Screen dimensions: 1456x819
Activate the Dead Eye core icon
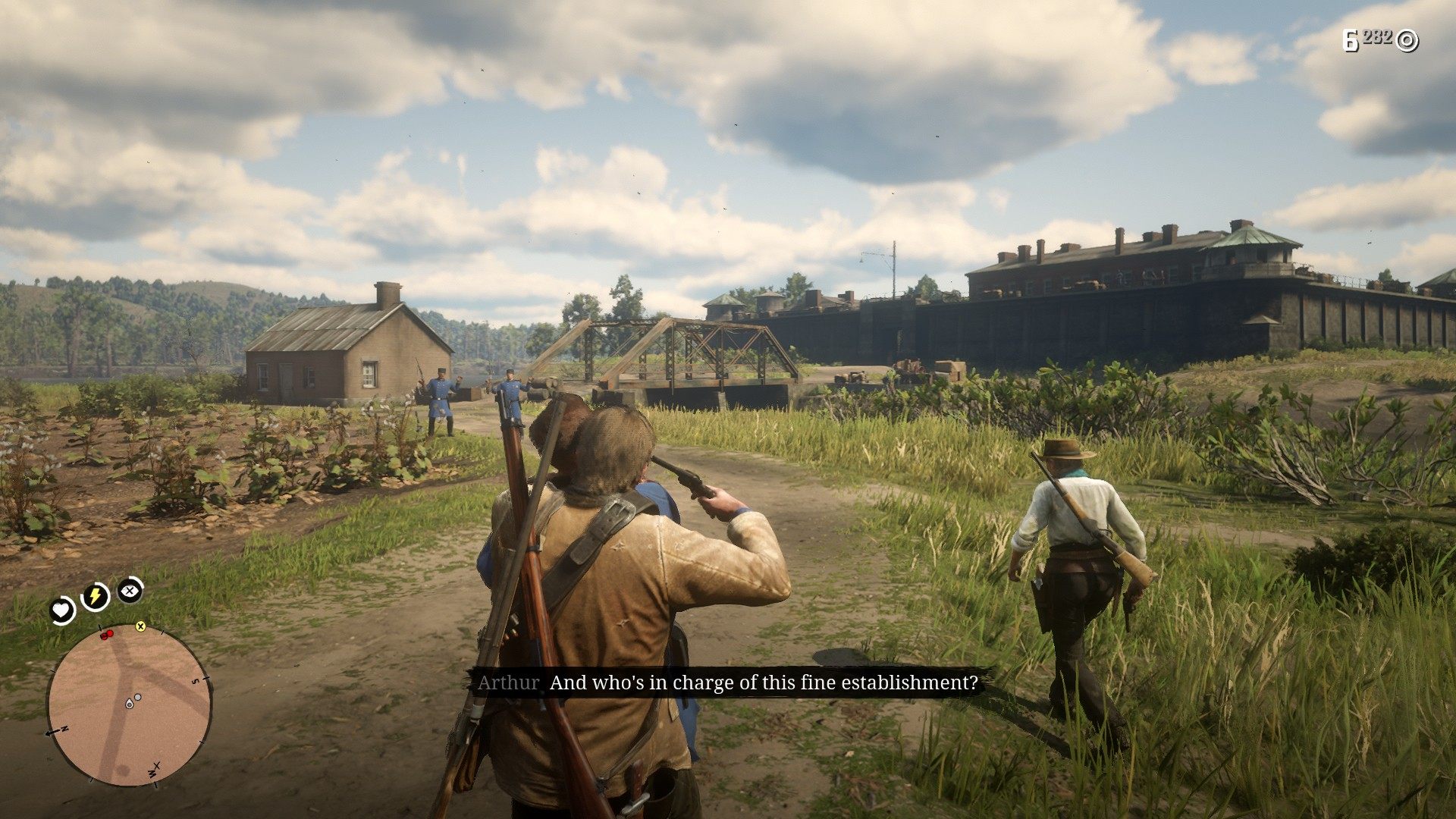tap(130, 589)
